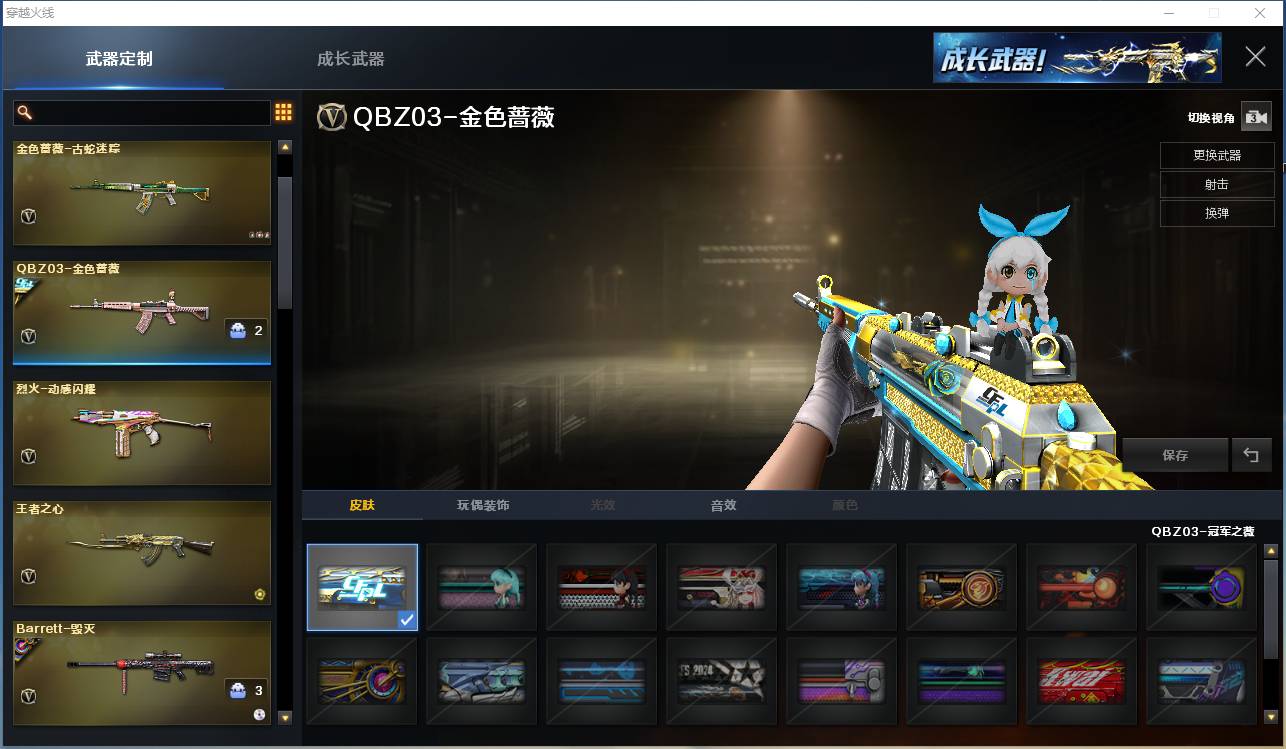Click the V emblem beside the QBZ03-金色蔷薇 title

tap(332, 117)
